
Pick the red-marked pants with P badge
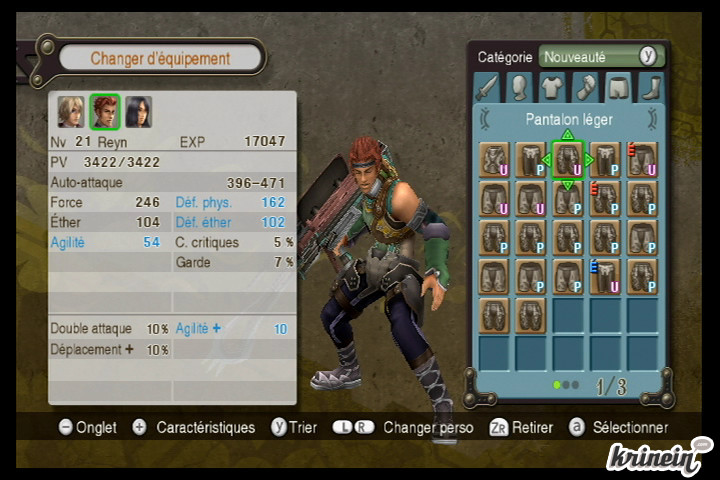(604, 198)
